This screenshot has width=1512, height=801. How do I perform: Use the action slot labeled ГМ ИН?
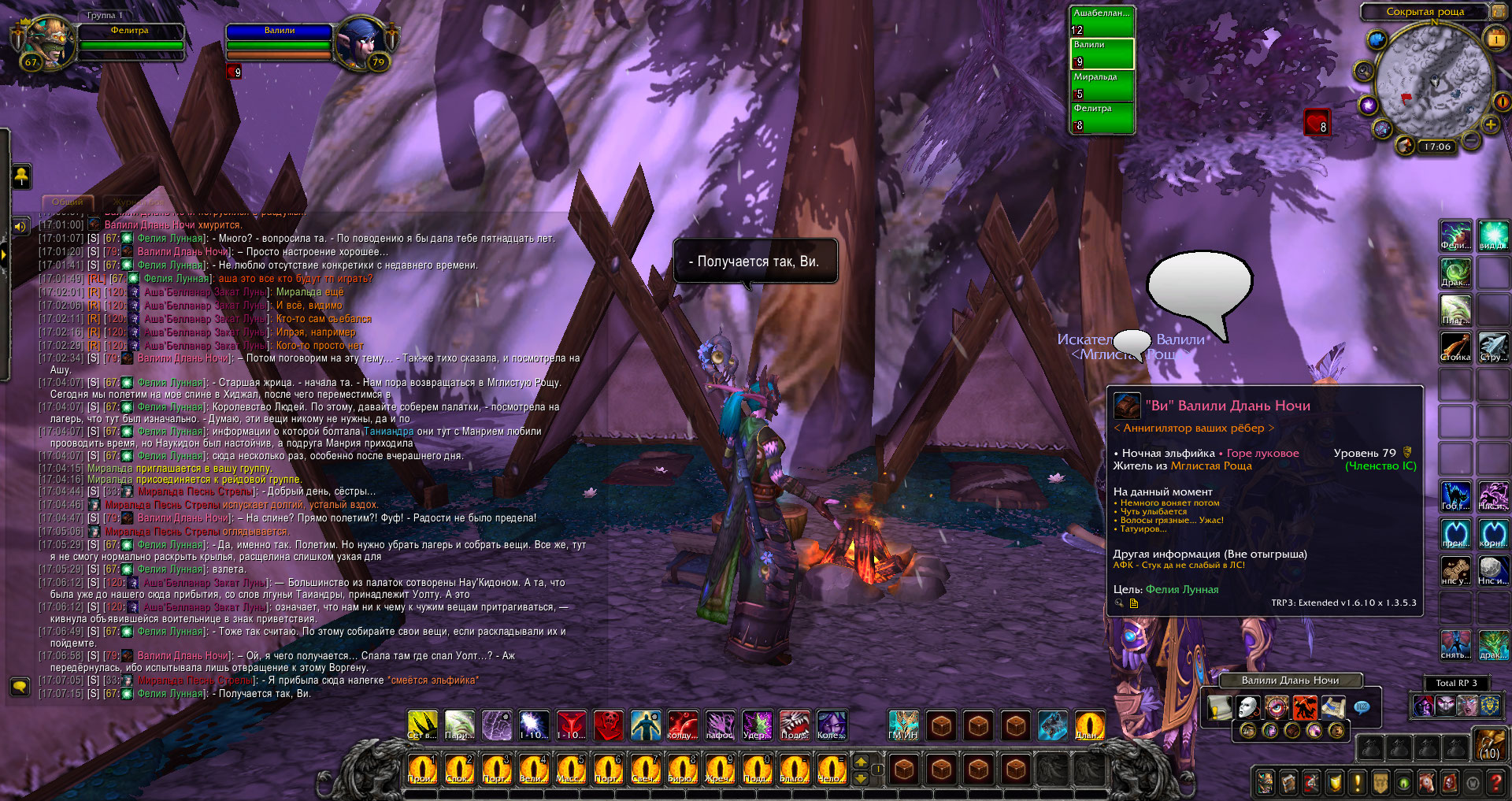pos(903,725)
